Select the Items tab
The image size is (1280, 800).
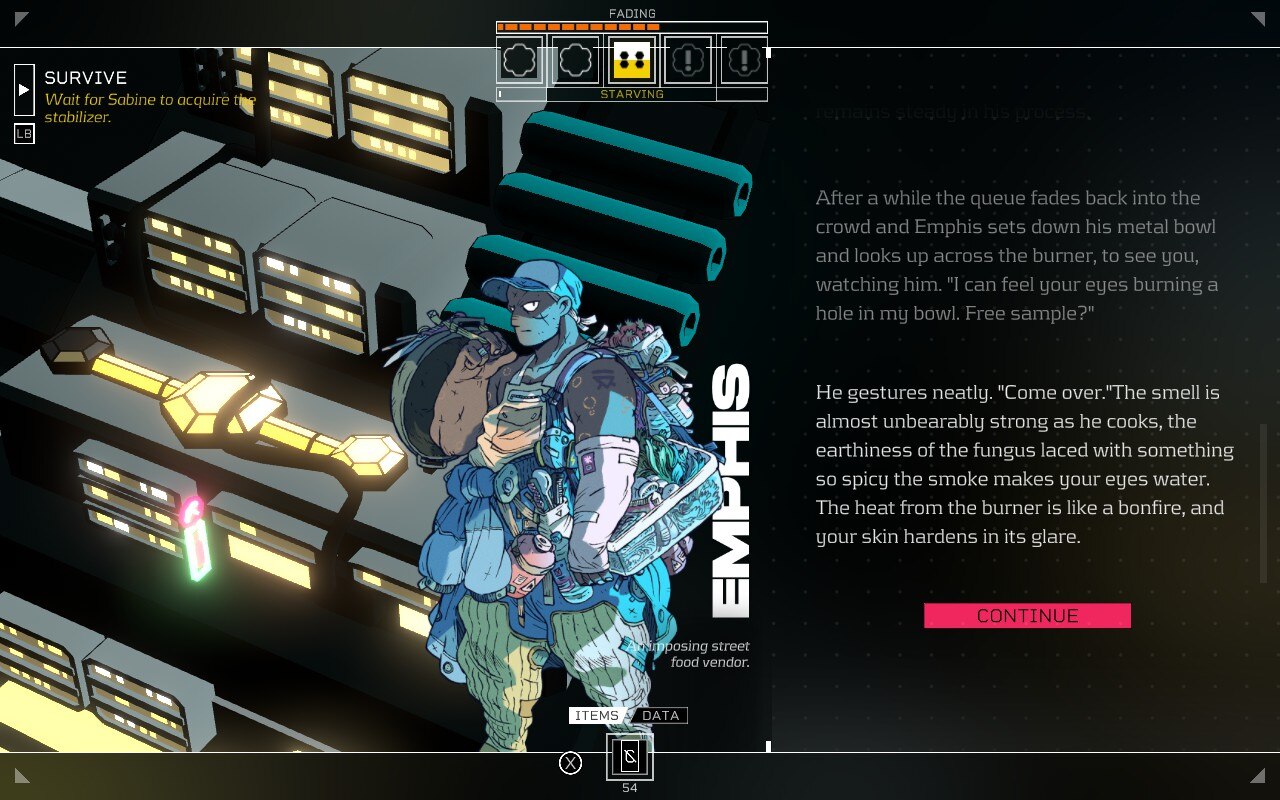[596, 715]
